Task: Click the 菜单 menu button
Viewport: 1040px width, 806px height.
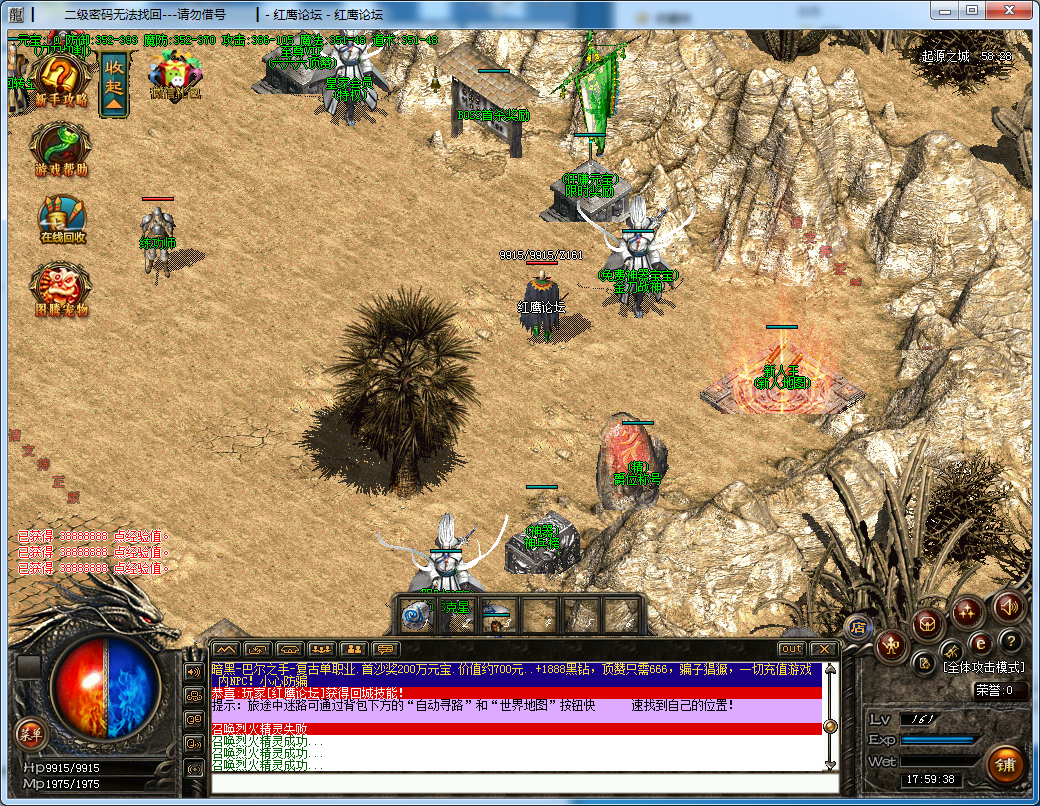Action: [30, 733]
